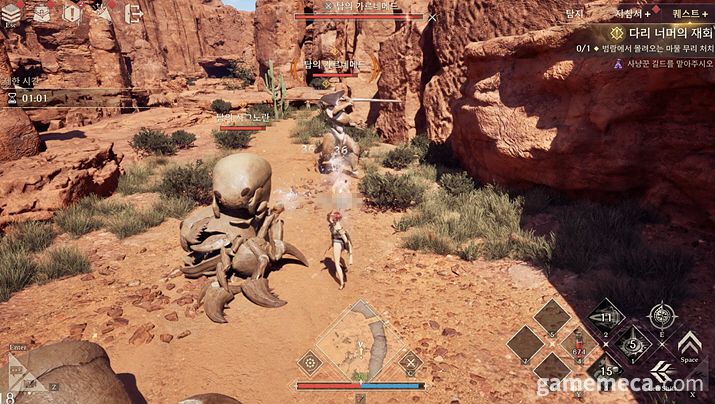This screenshot has height=404, width=715.
Task: Trigger the compass-shaped E skill
Action: point(661,317)
